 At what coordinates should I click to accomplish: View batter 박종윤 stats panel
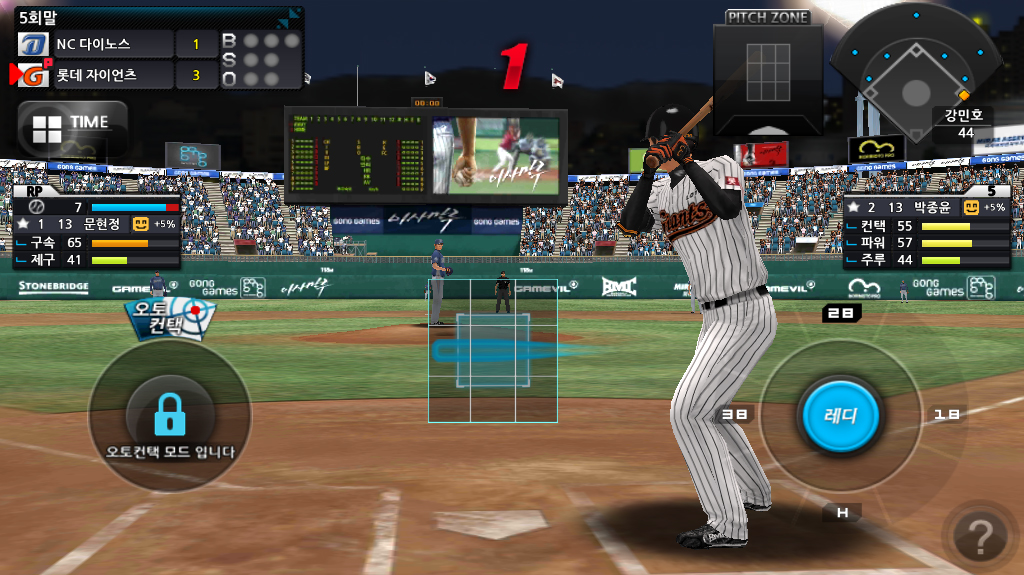click(x=926, y=227)
